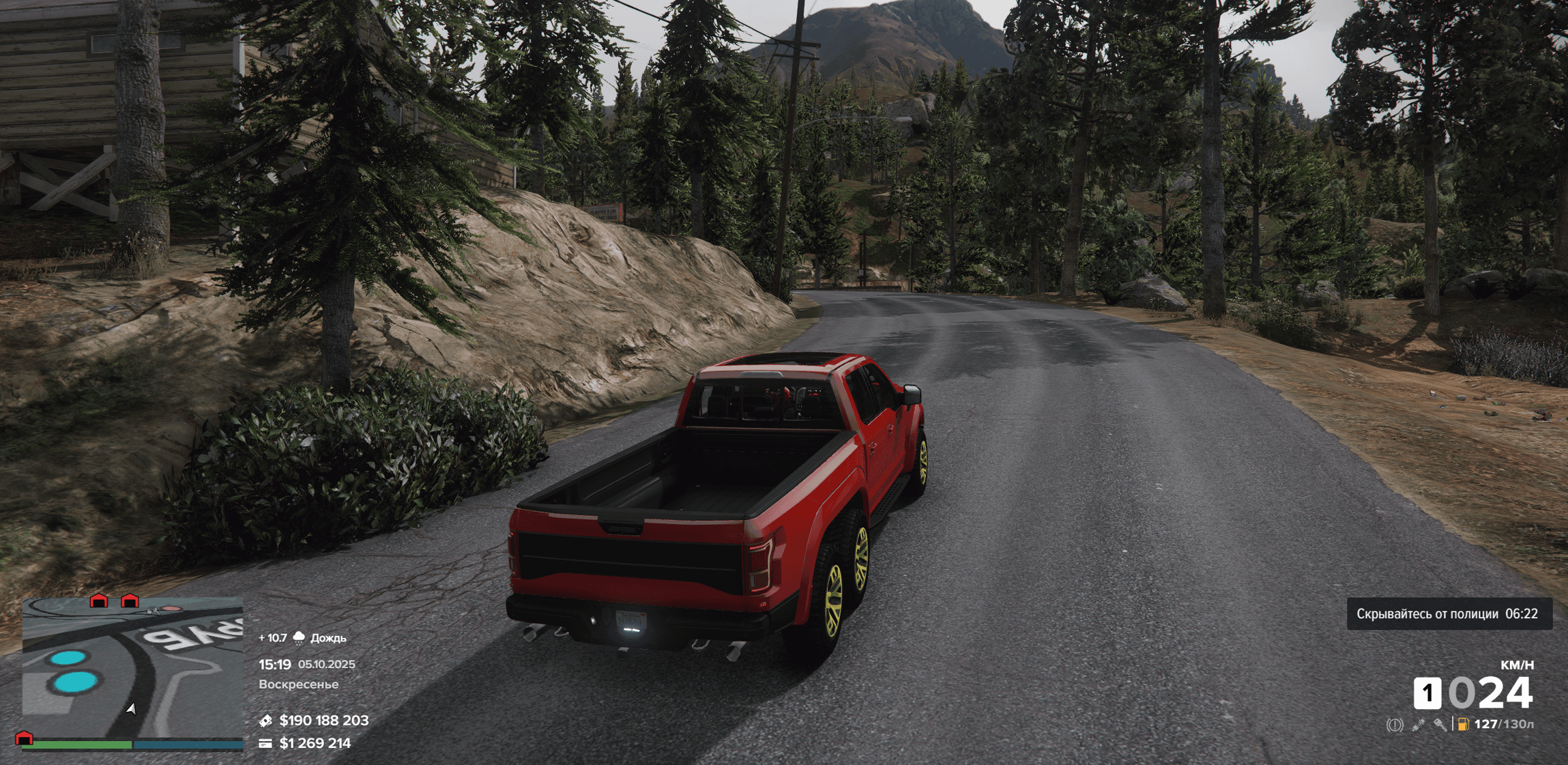Image resolution: width=1568 pixels, height=765 pixels.
Task: Select the white player arrow on the minimap
Action: click(x=131, y=709)
